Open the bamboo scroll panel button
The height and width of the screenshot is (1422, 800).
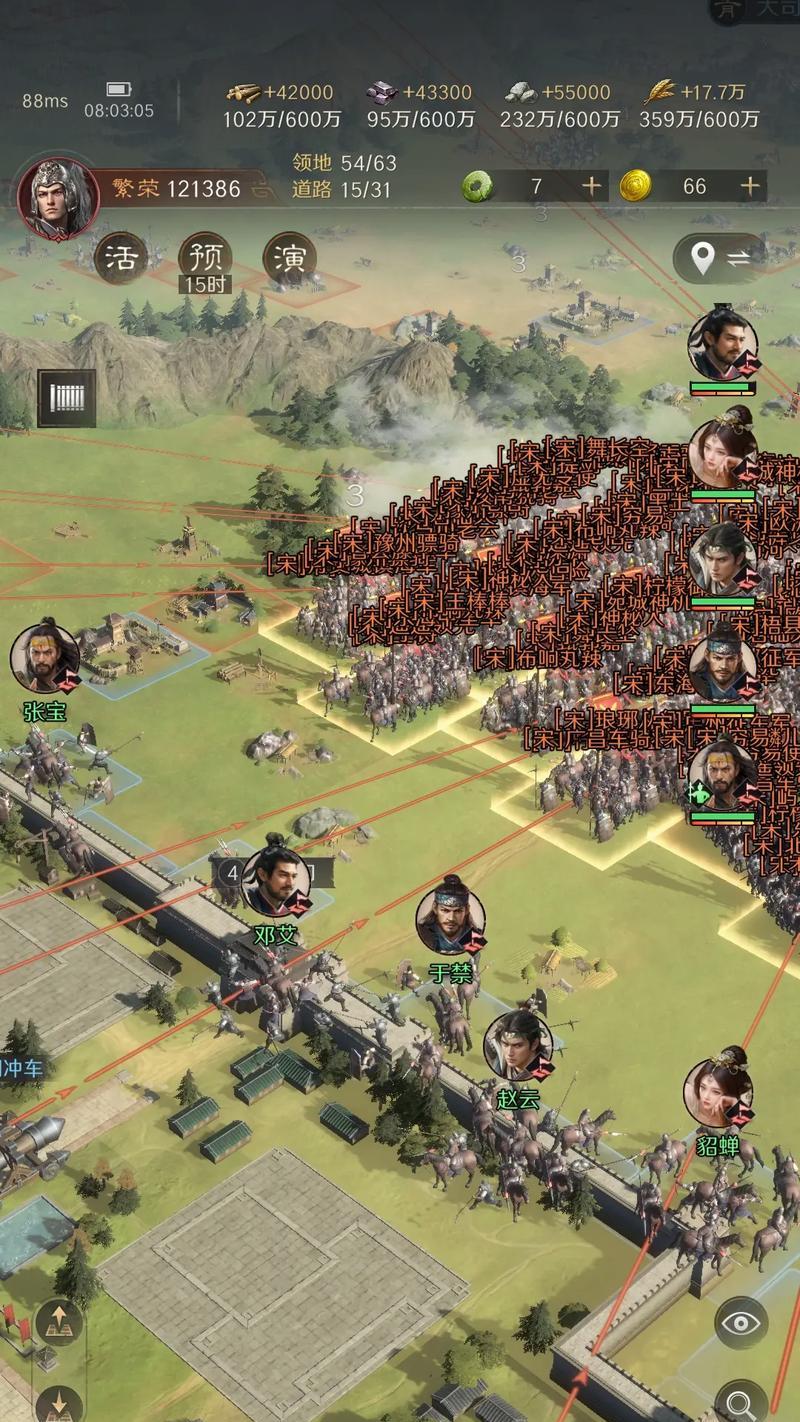click(67, 398)
